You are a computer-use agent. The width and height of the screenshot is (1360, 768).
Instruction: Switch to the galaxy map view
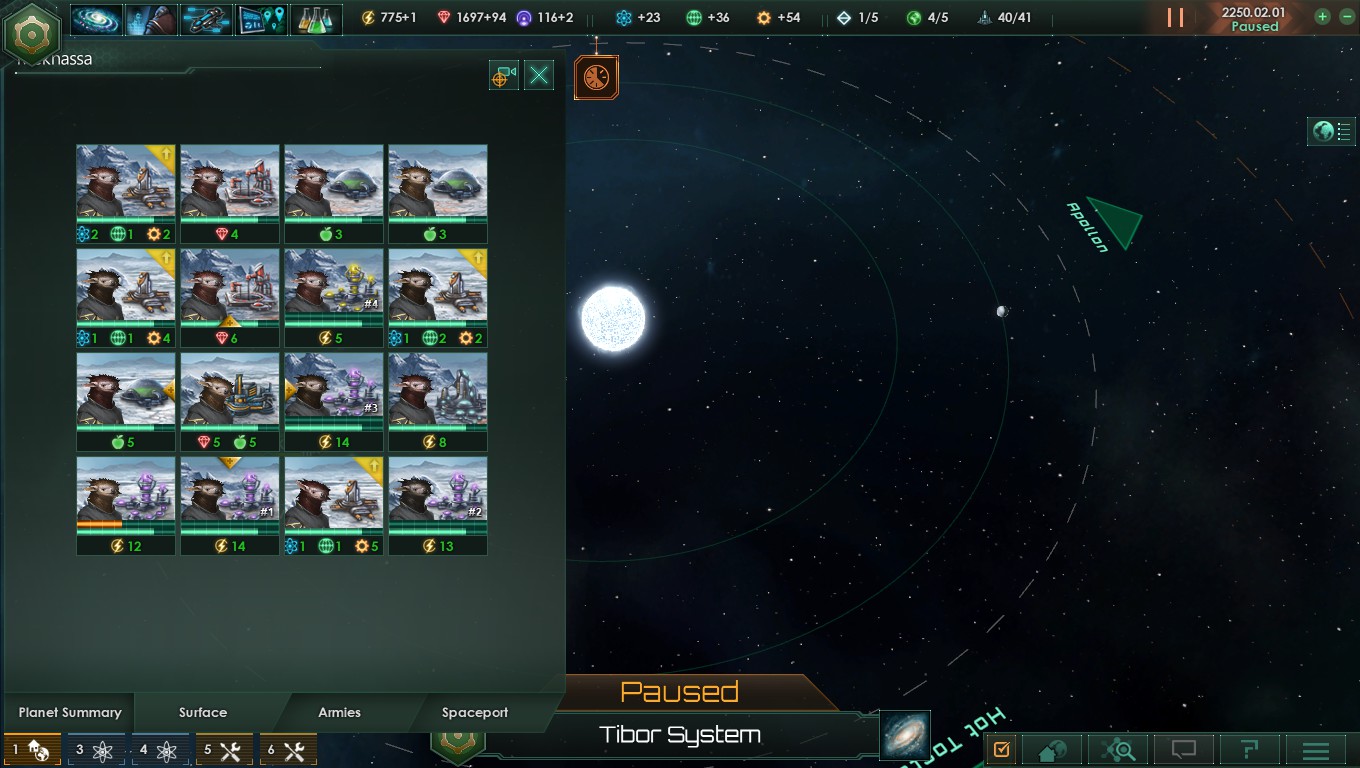tap(906, 735)
